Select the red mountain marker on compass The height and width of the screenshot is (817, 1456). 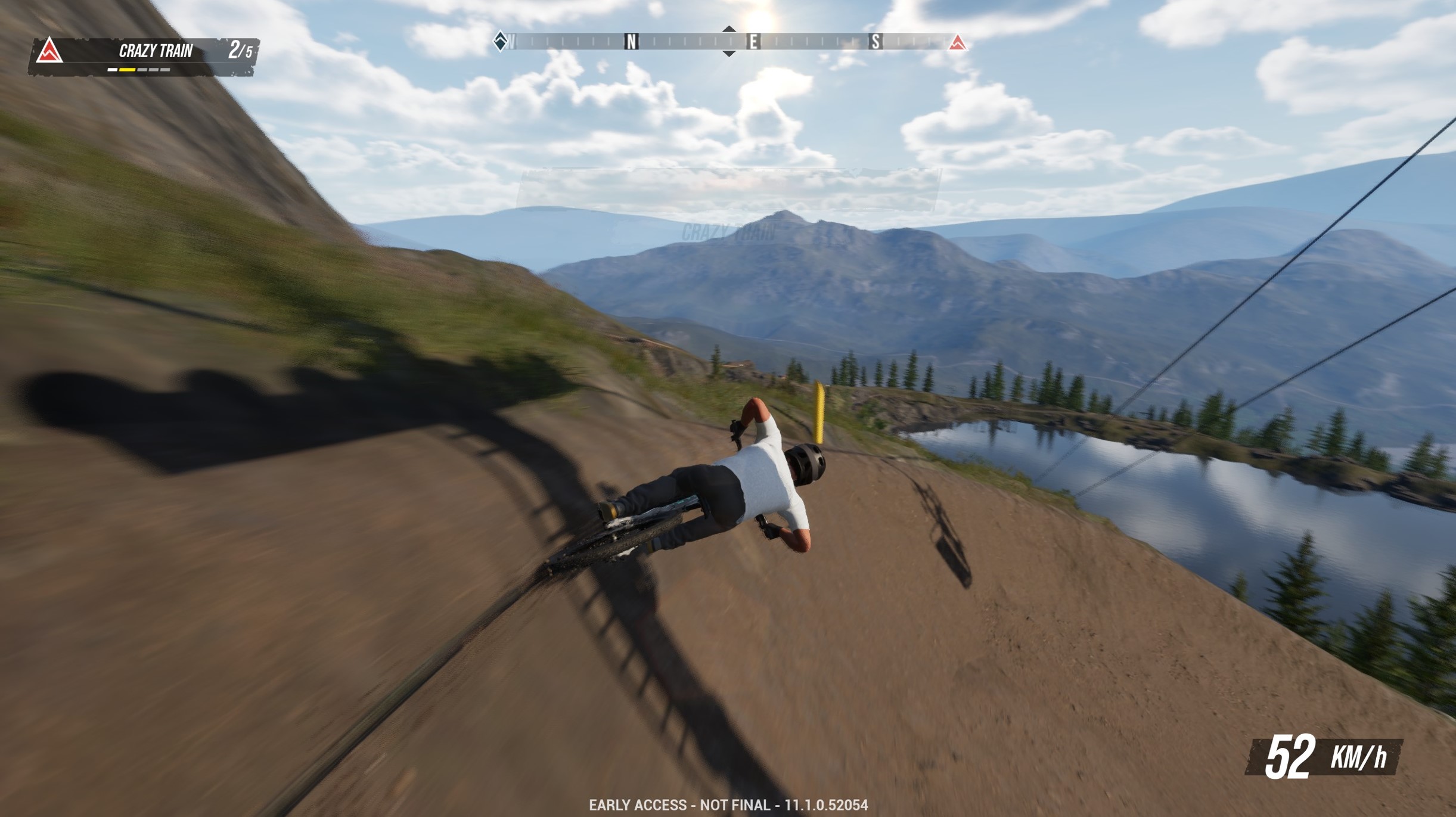tap(957, 42)
